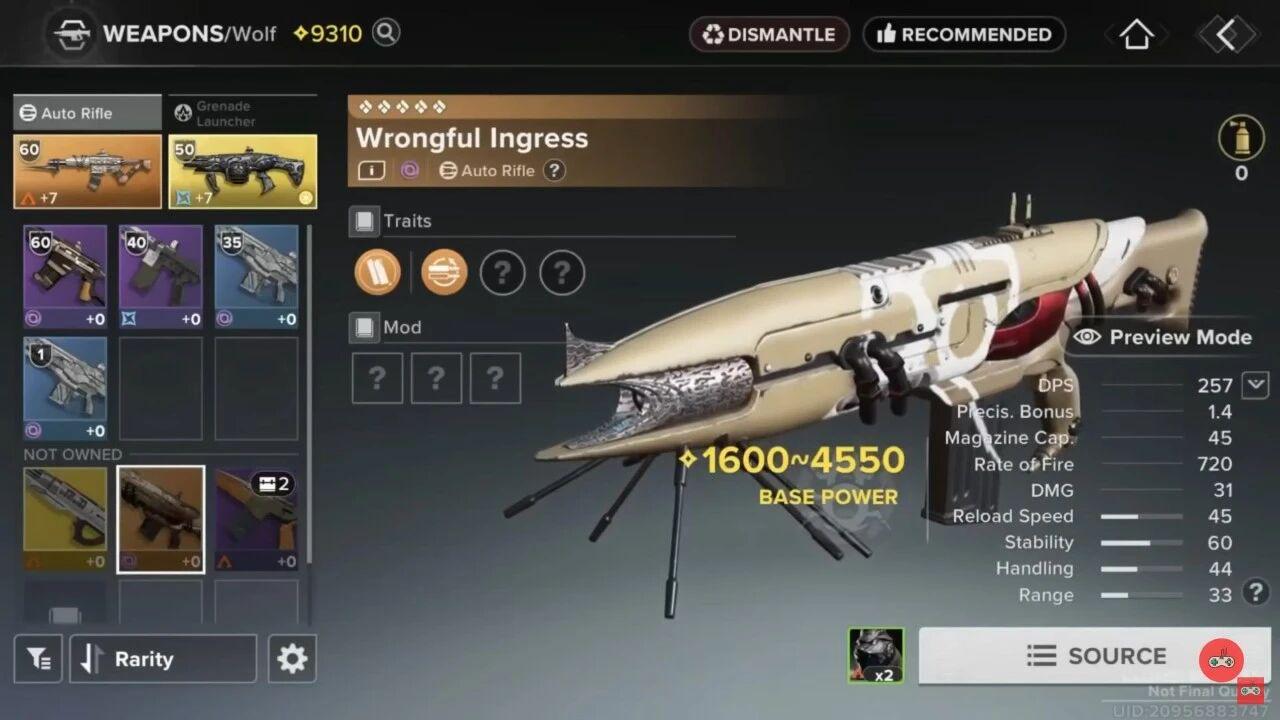Inspect the first orange weapon trait
The height and width of the screenshot is (720, 1280).
pos(377,272)
